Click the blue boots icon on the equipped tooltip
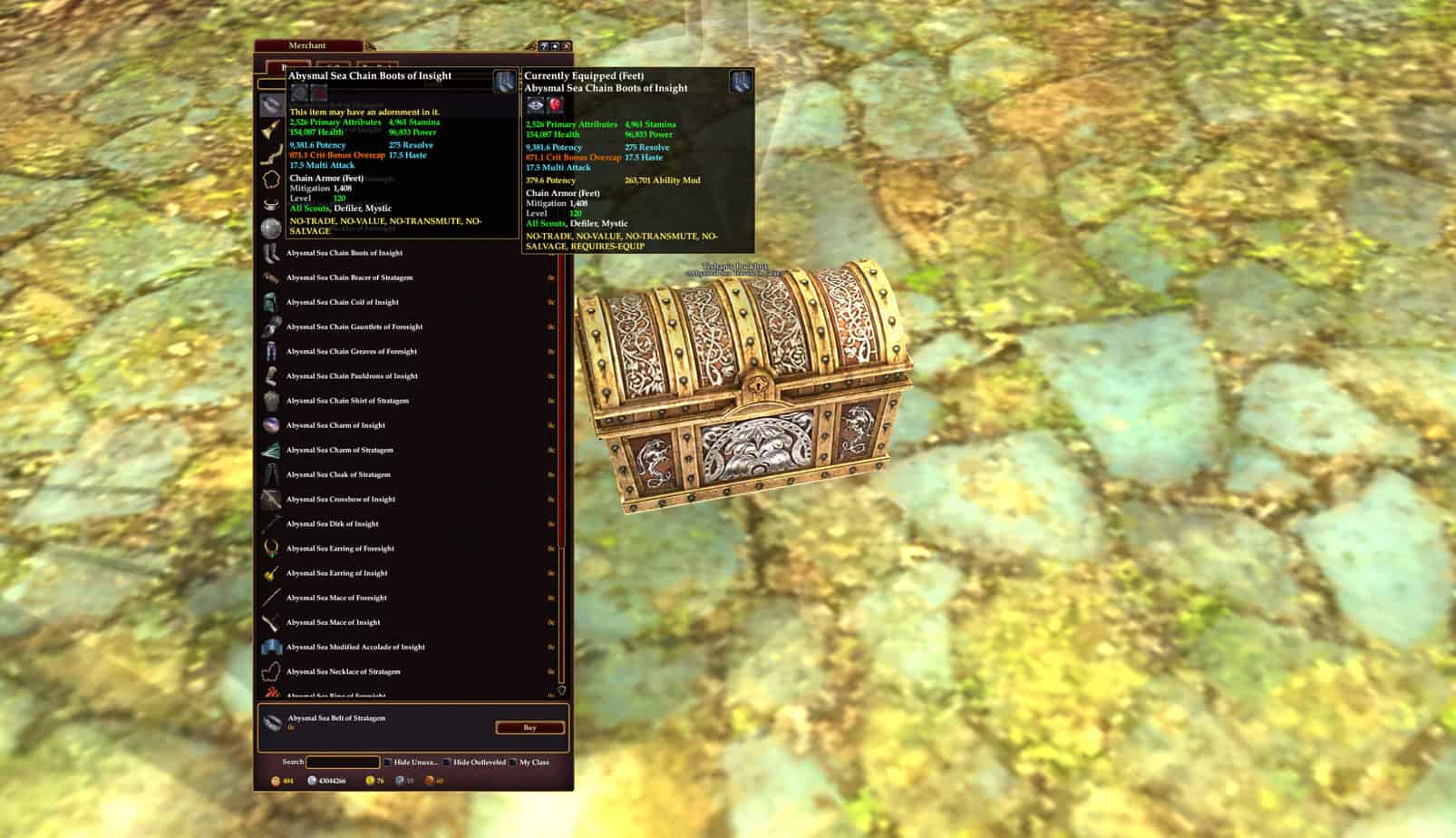 pos(738,83)
